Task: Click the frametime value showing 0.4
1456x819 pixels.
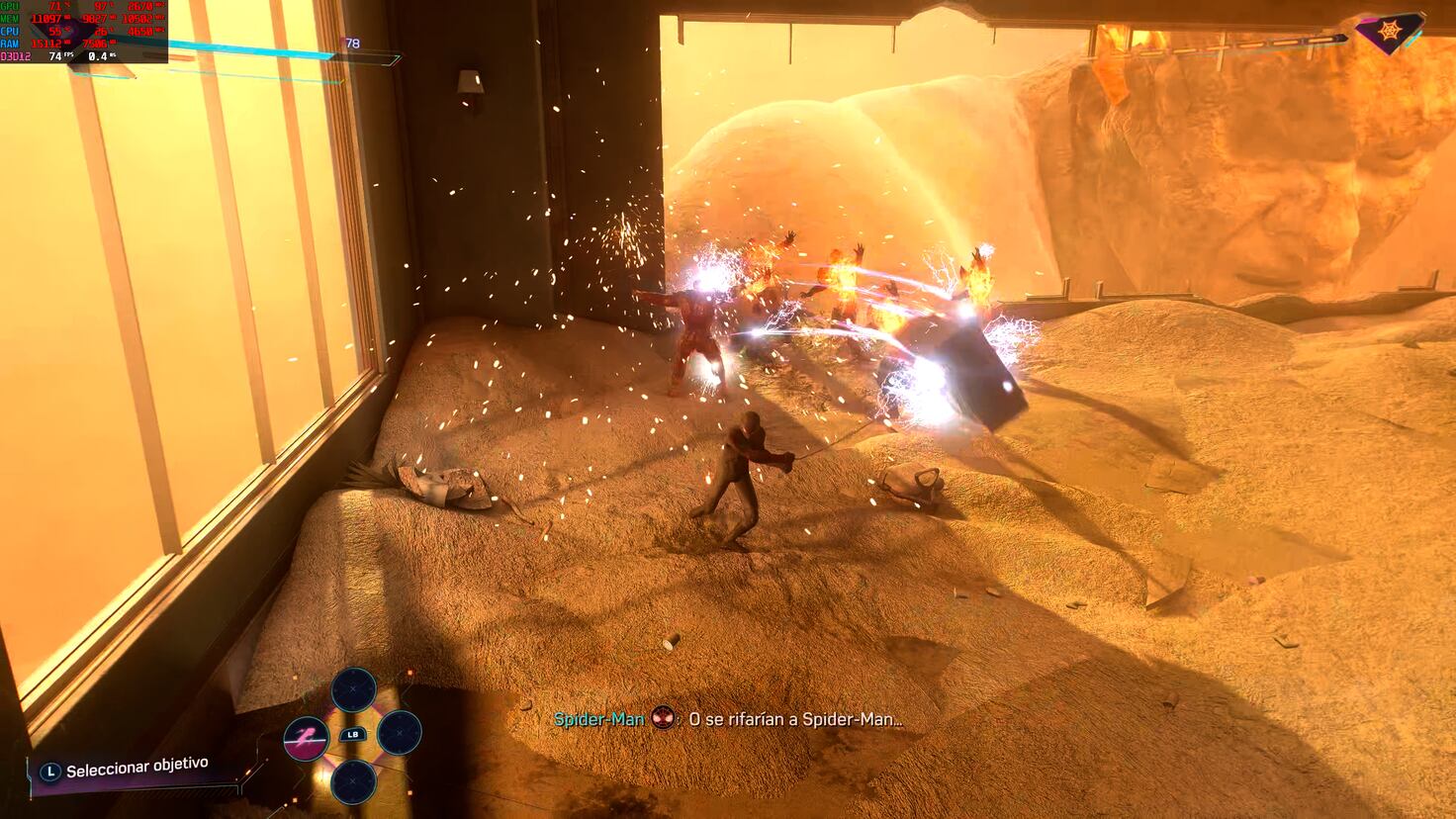Action: [x=97, y=57]
